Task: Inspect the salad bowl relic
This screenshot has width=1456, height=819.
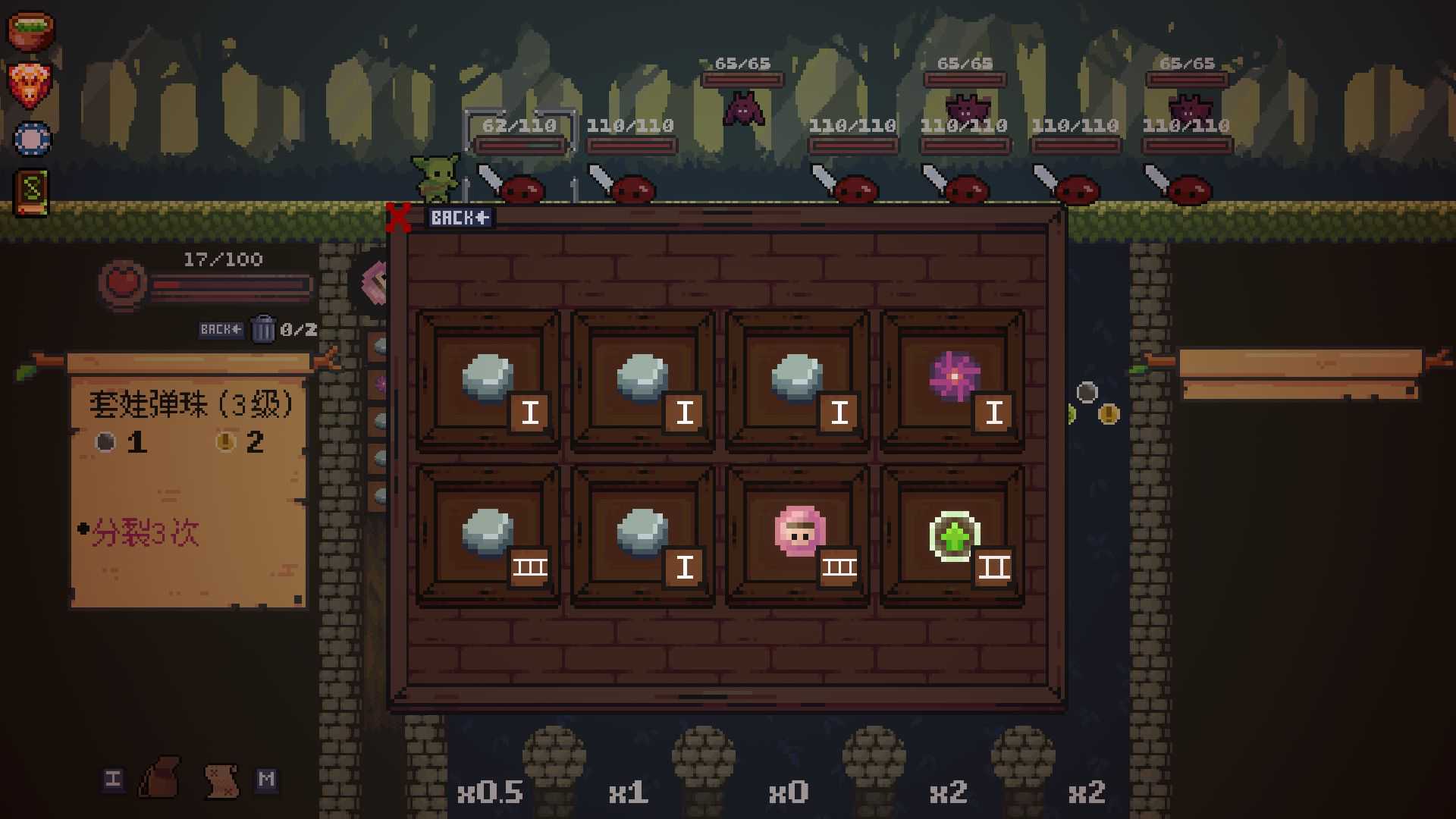Action: pyautogui.click(x=30, y=30)
